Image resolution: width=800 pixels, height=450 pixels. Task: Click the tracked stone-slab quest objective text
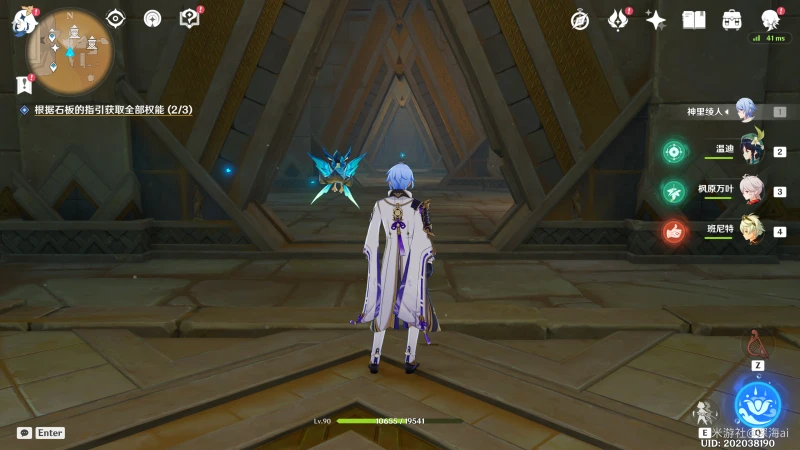pos(112,109)
